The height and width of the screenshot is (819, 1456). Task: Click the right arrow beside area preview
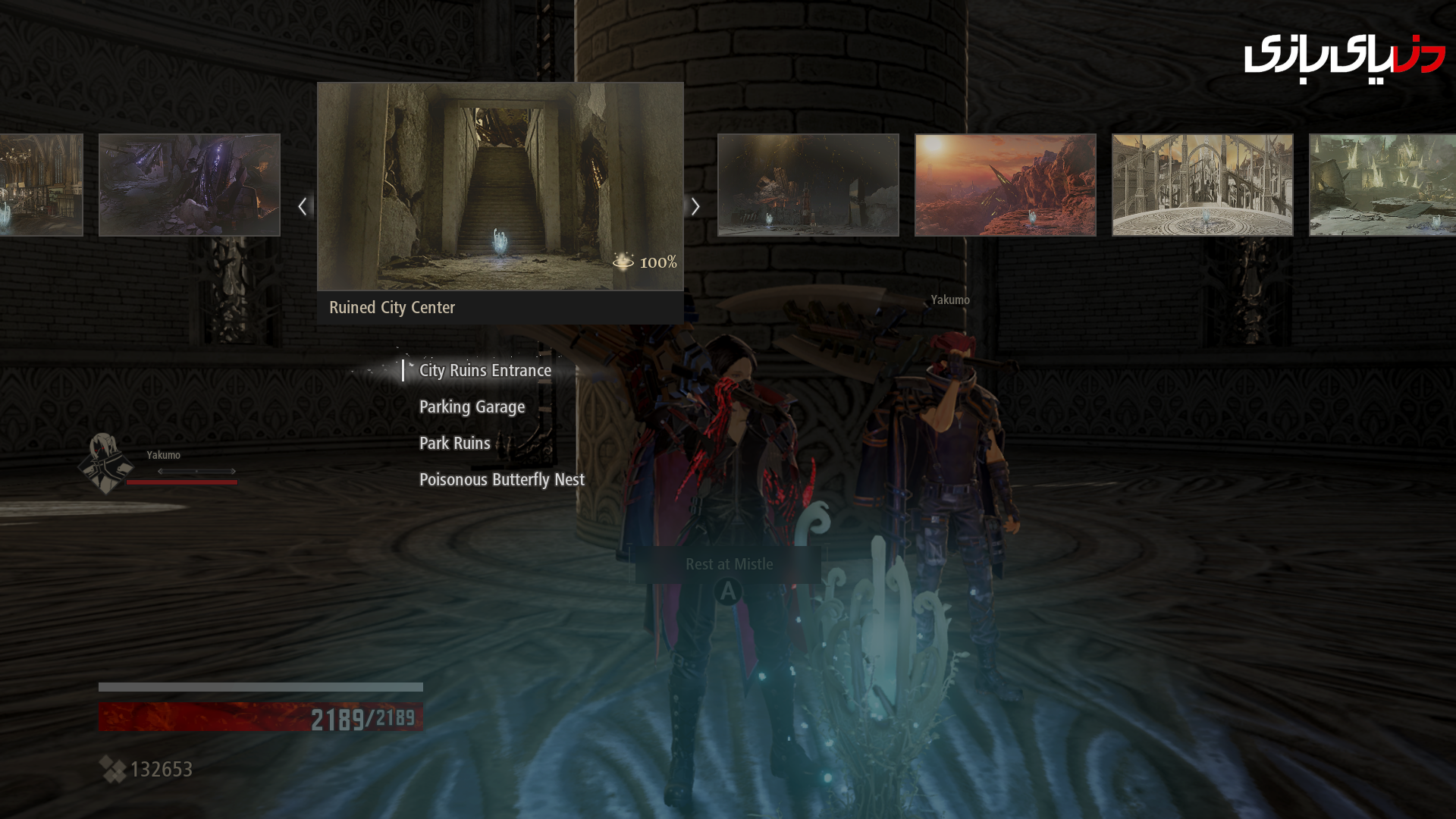pyautogui.click(x=695, y=206)
